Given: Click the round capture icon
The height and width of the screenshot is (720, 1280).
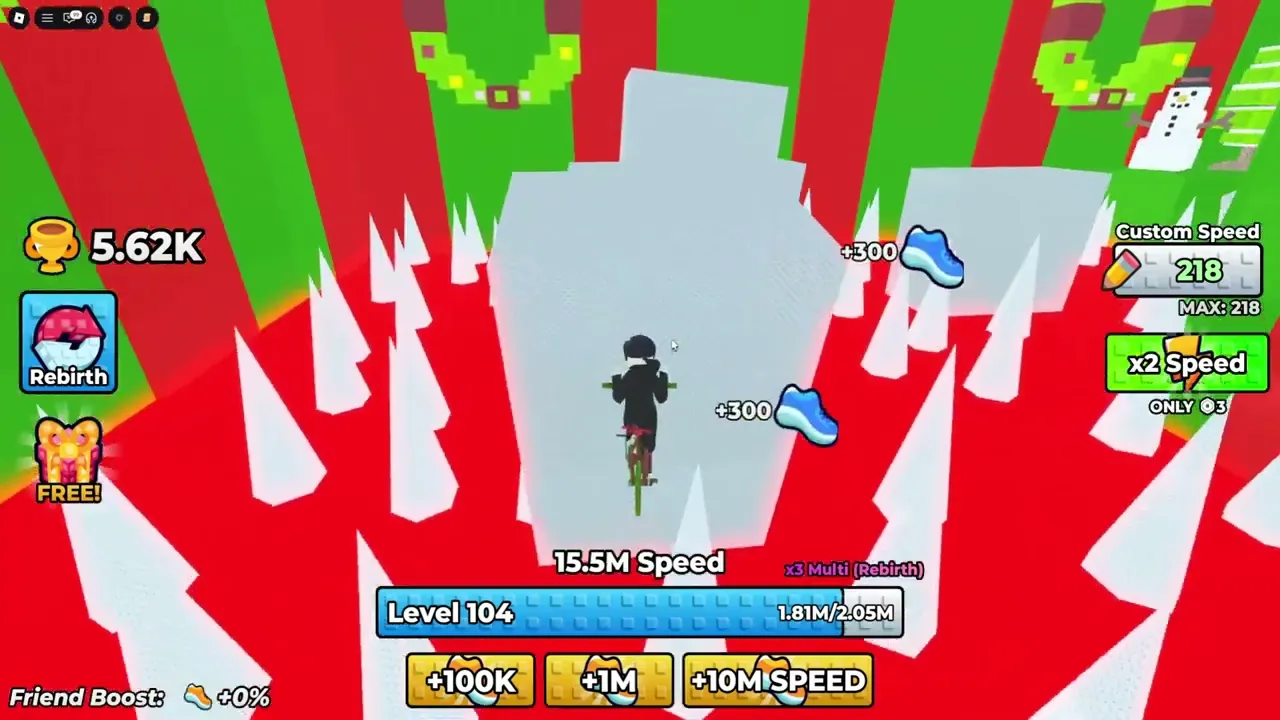Looking at the screenshot, I should pos(119,17).
